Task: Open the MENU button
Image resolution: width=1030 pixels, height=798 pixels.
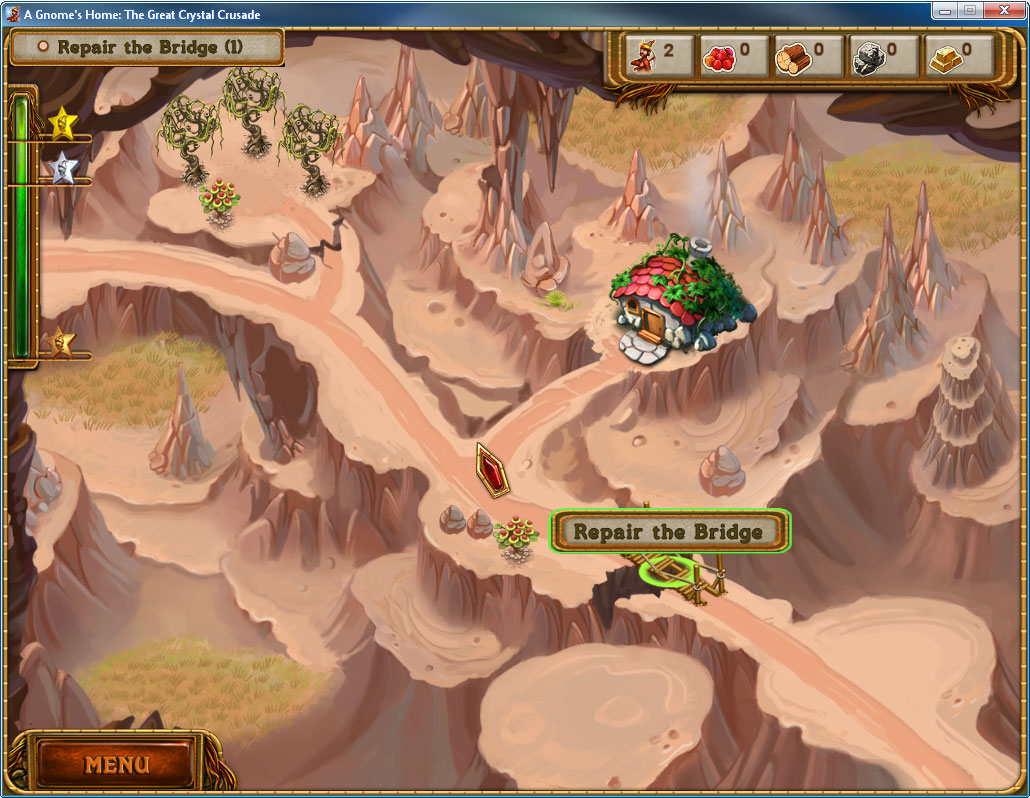Action: click(x=117, y=765)
